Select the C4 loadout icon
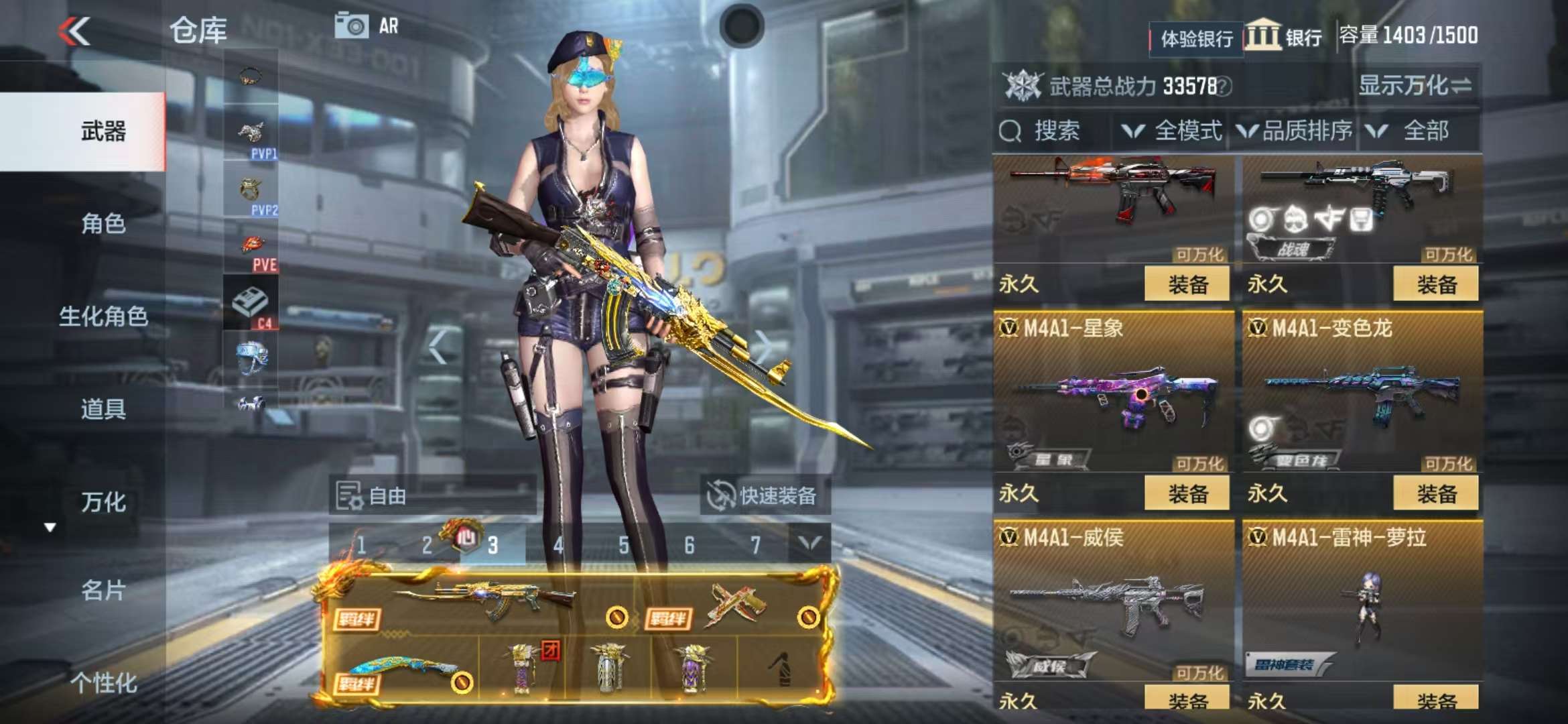The height and width of the screenshot is (724, 1568). (251, 306)
